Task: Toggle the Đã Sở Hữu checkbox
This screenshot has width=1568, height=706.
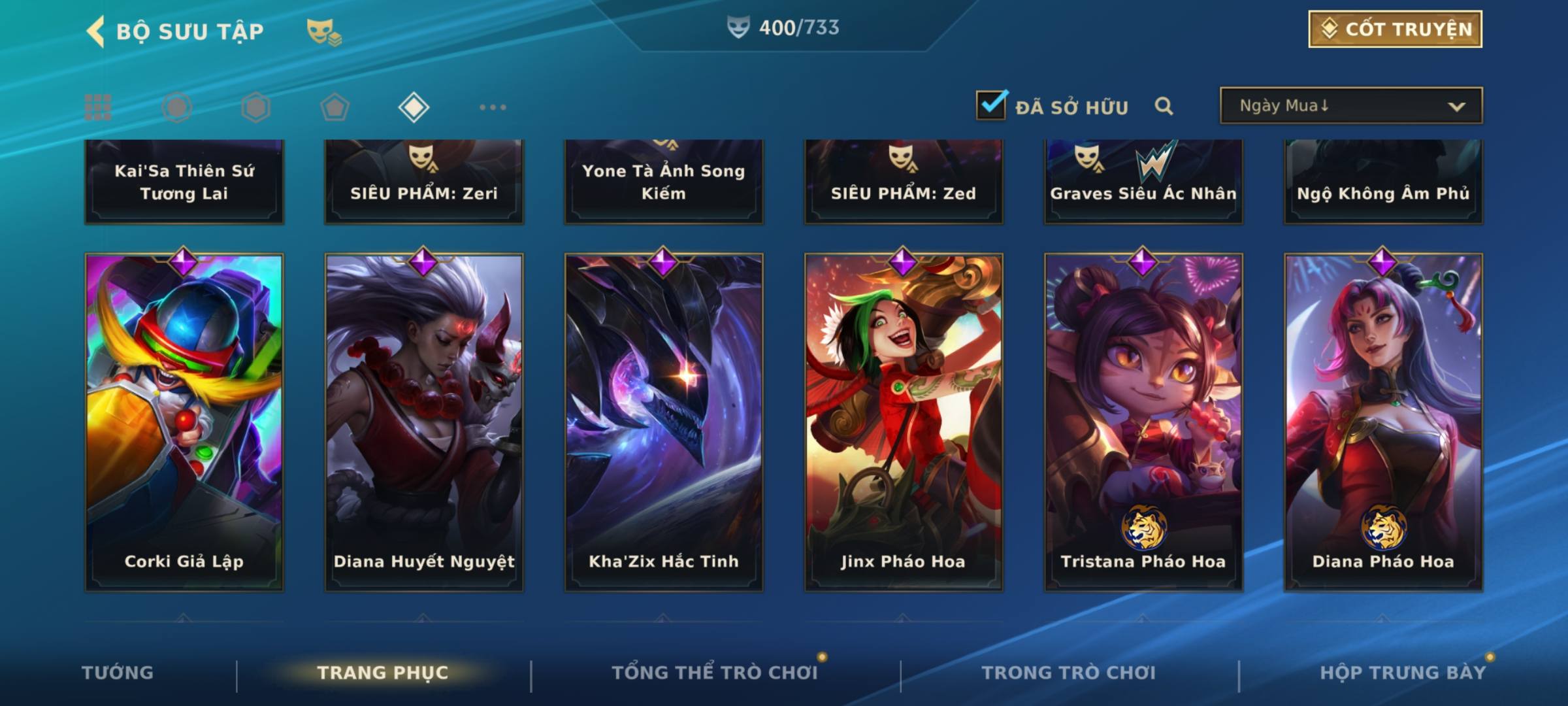Action: pos(991,106)
